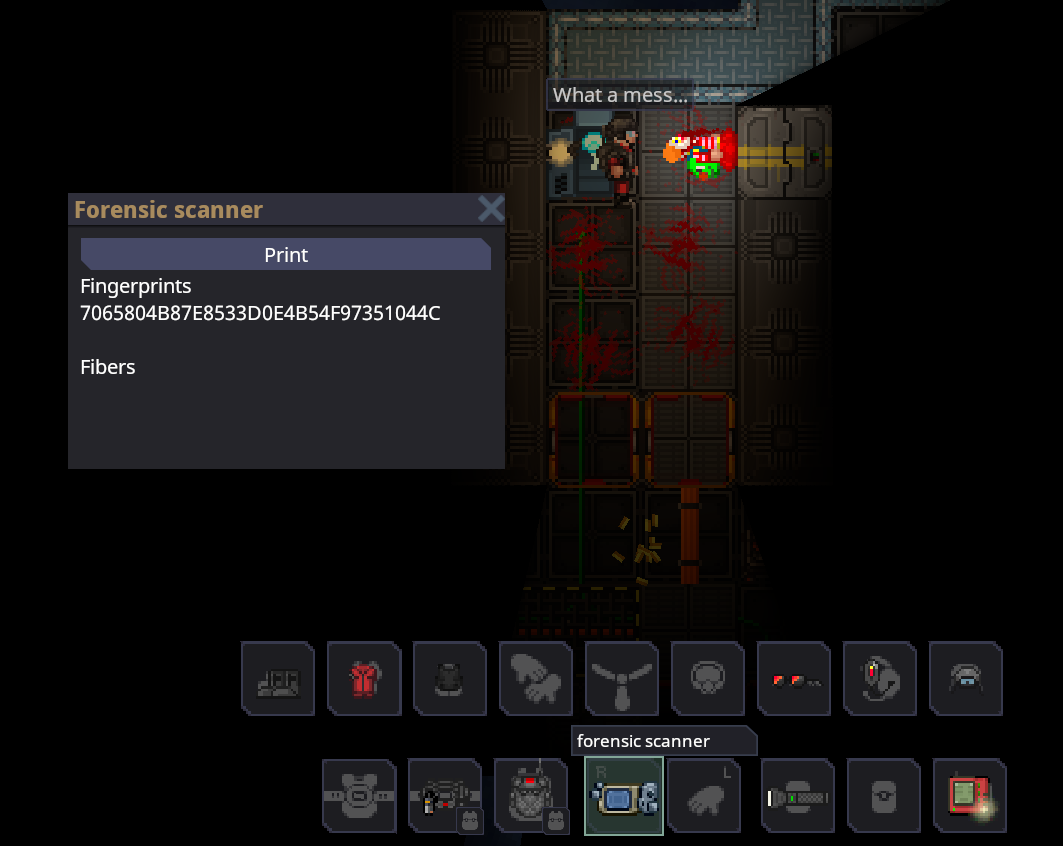Select the forensic scanner in right hand

pos(624,796)
